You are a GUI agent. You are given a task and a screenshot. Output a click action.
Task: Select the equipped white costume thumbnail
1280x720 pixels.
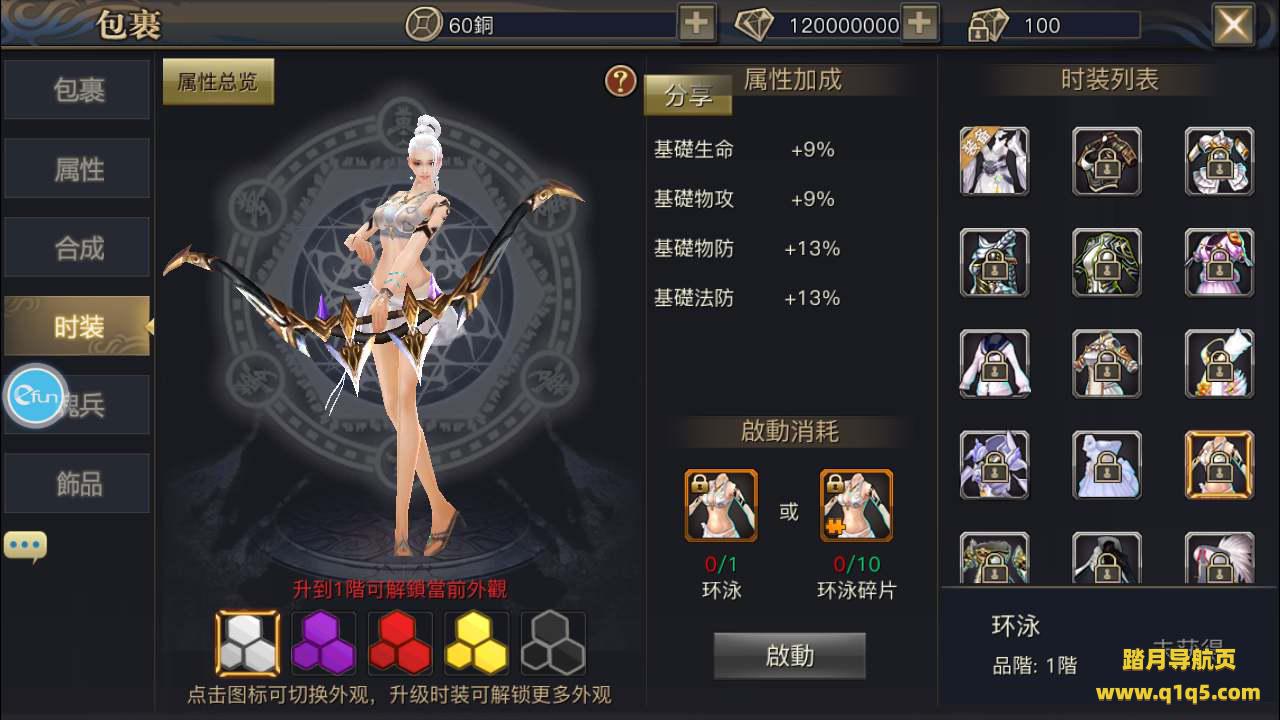(995, 160)
